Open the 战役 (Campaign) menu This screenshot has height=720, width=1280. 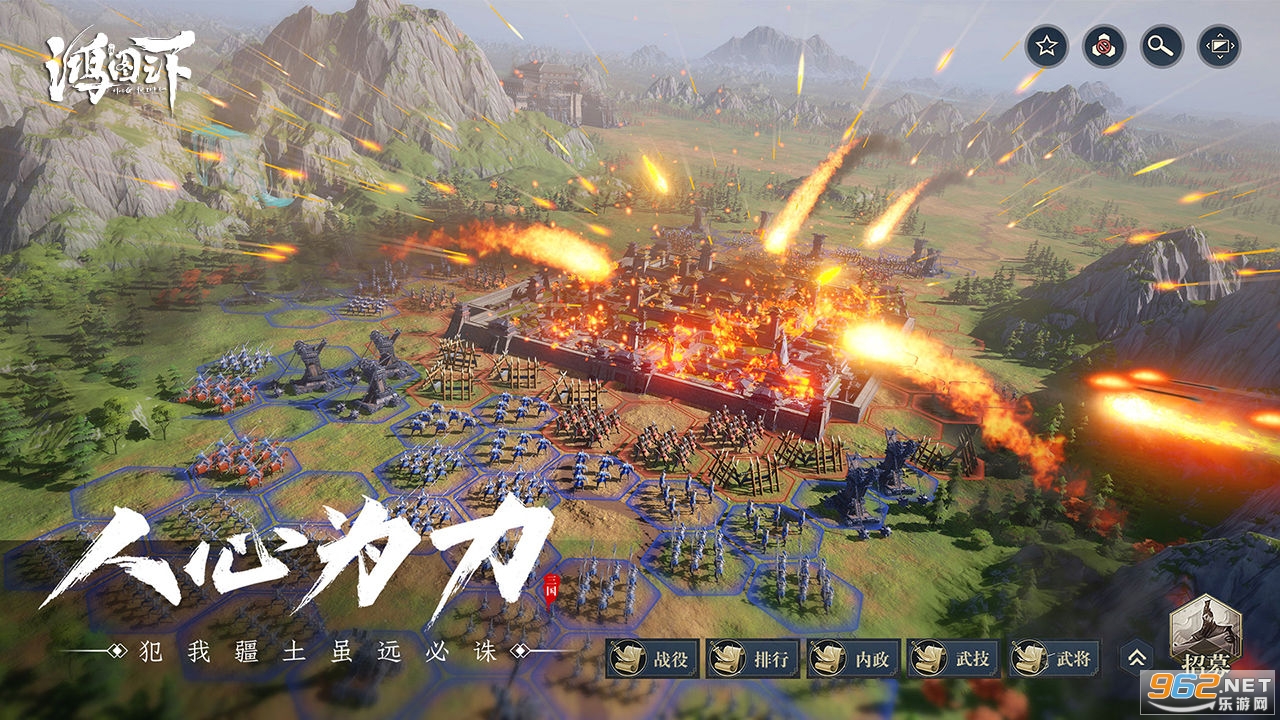tap(652, 658)
